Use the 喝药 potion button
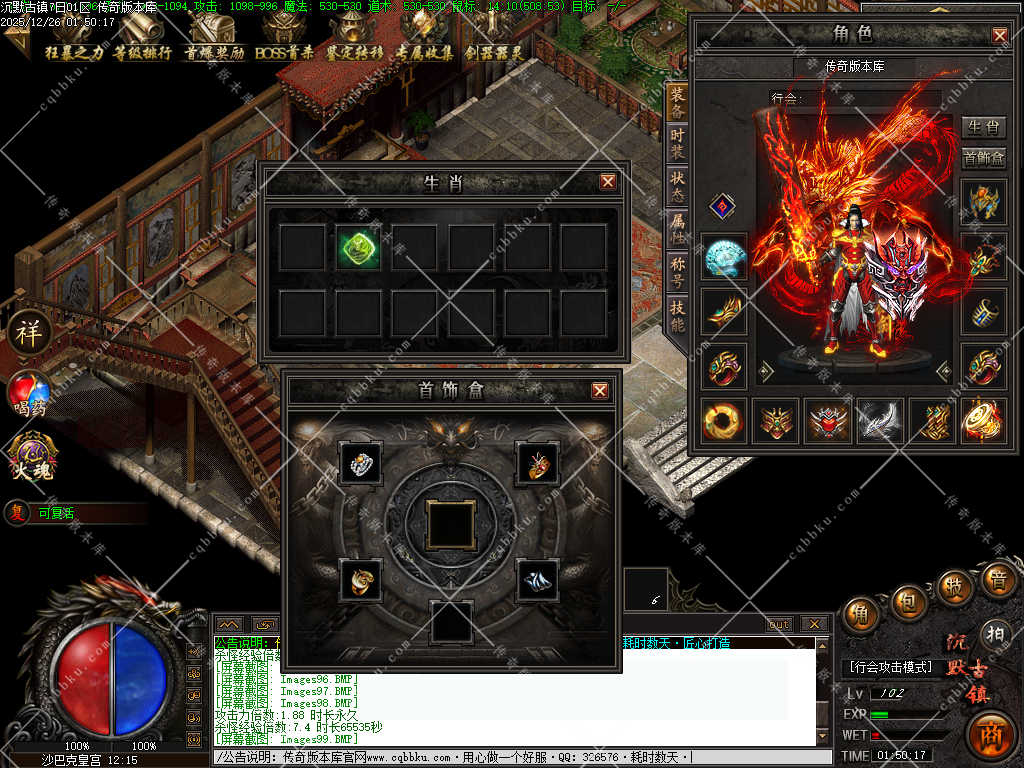 [29, 393]
